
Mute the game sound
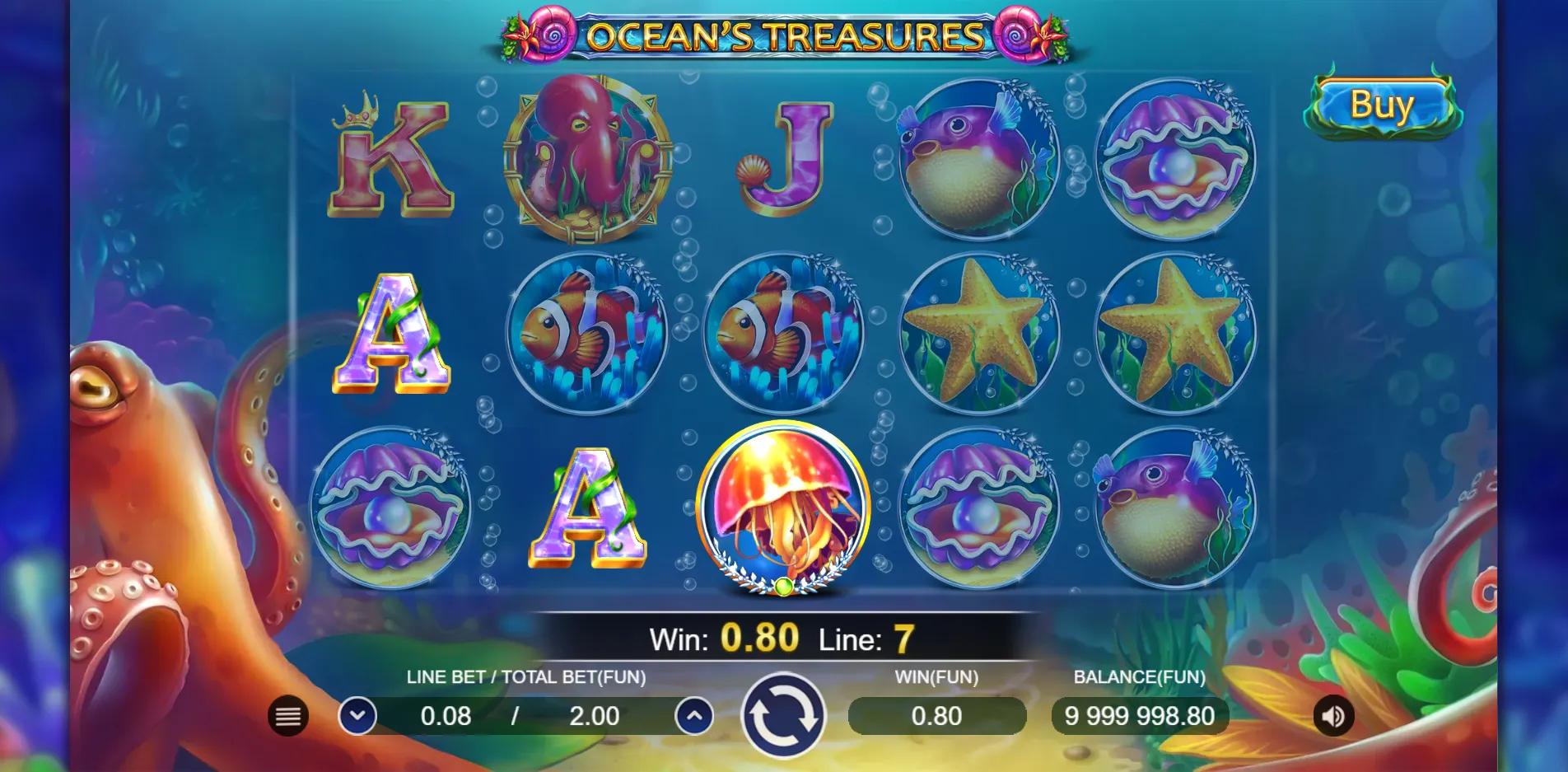pyautogui.click(x=1333, y=716)
